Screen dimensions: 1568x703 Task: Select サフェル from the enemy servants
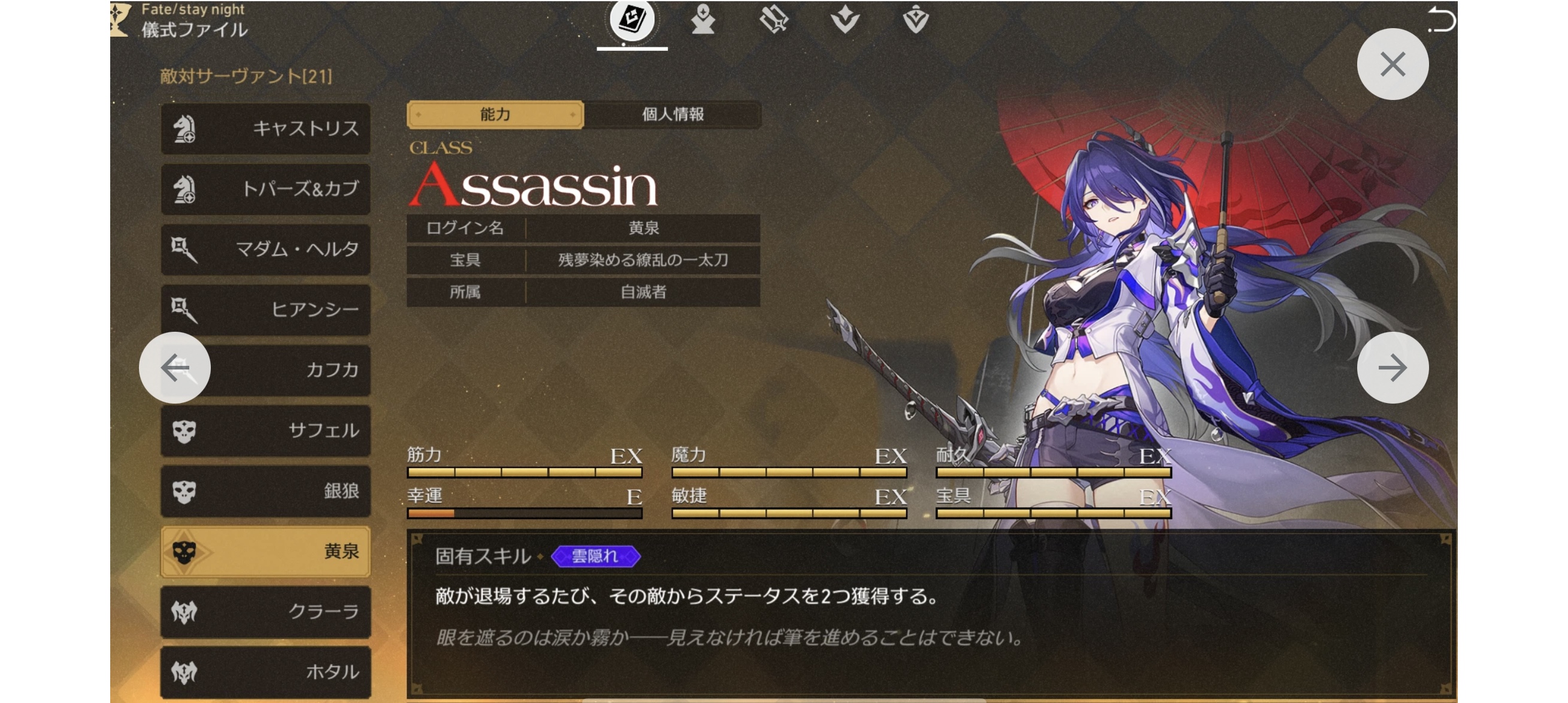[265, 431]
